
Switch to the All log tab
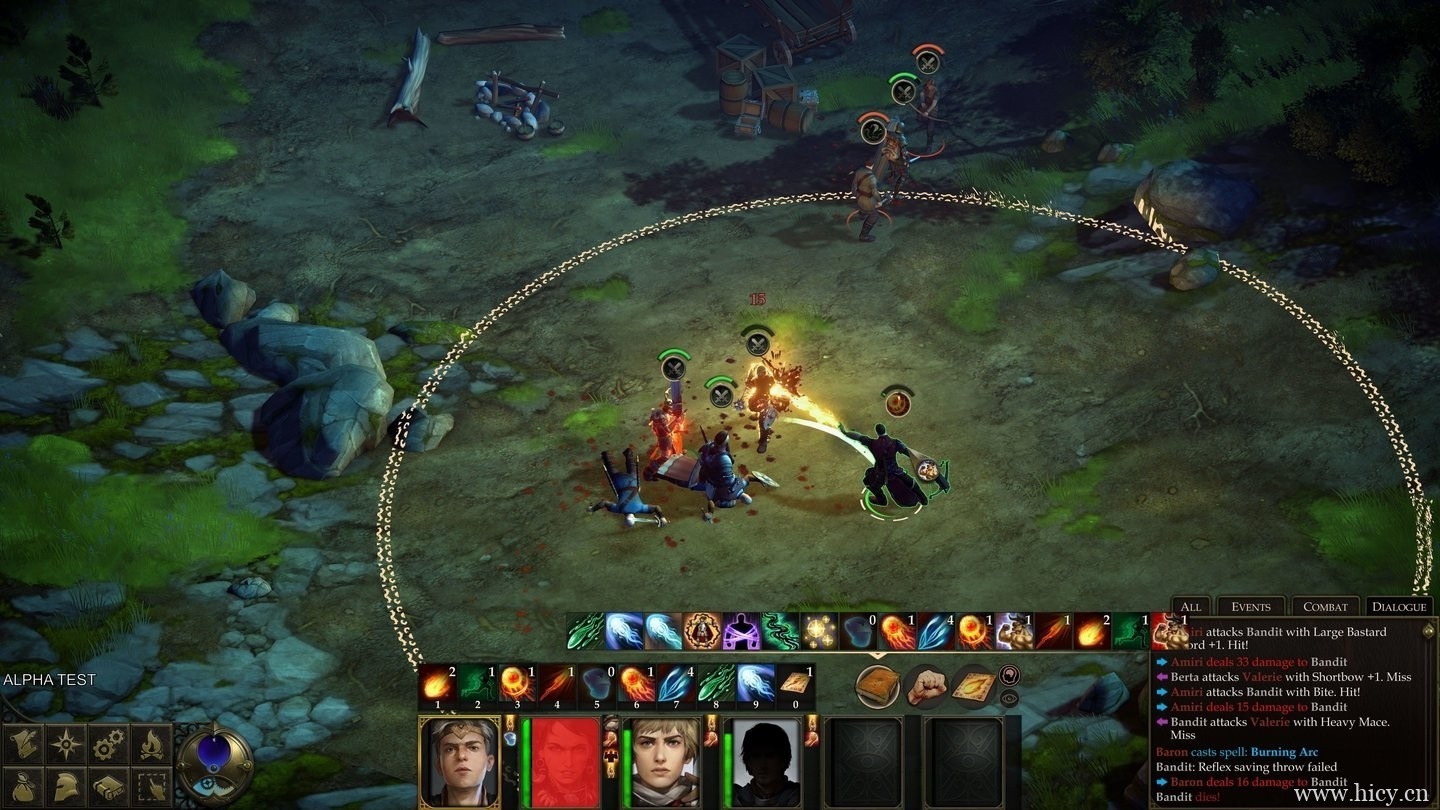[1191, 606]
